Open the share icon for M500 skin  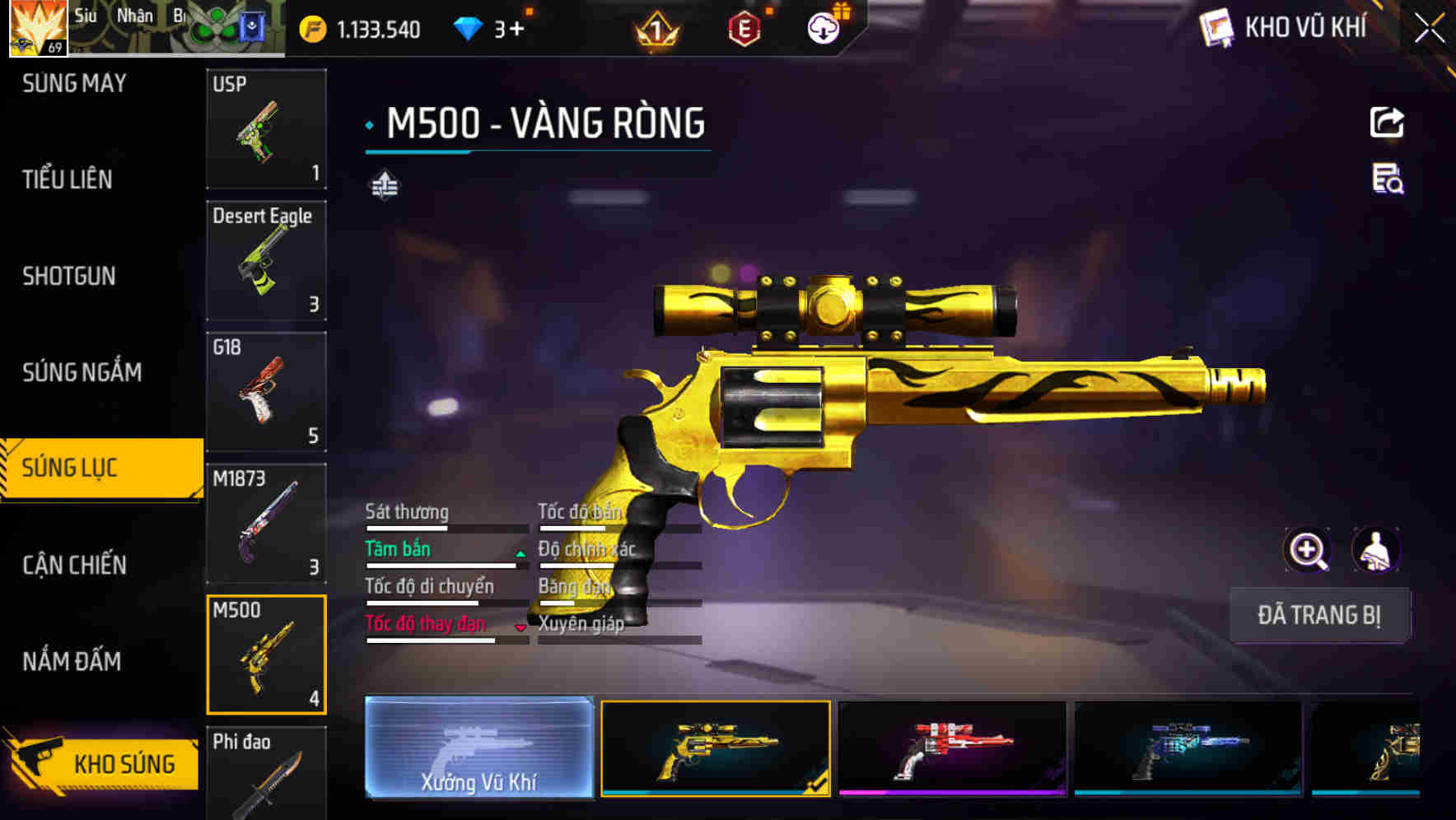[x=1387, y=122]
